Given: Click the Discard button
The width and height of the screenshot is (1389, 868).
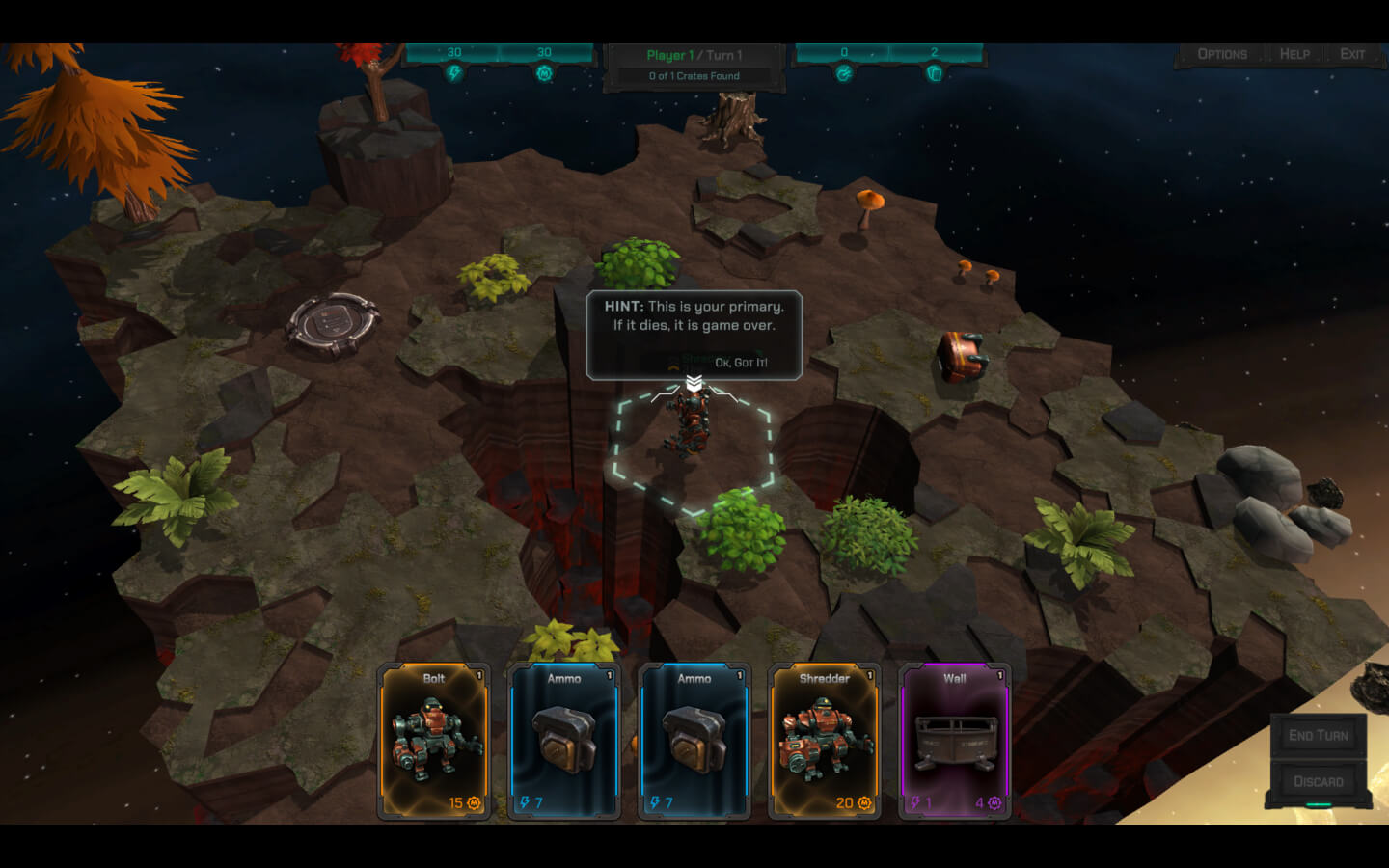Looking at the screenshot, I should click(1318, 781).
